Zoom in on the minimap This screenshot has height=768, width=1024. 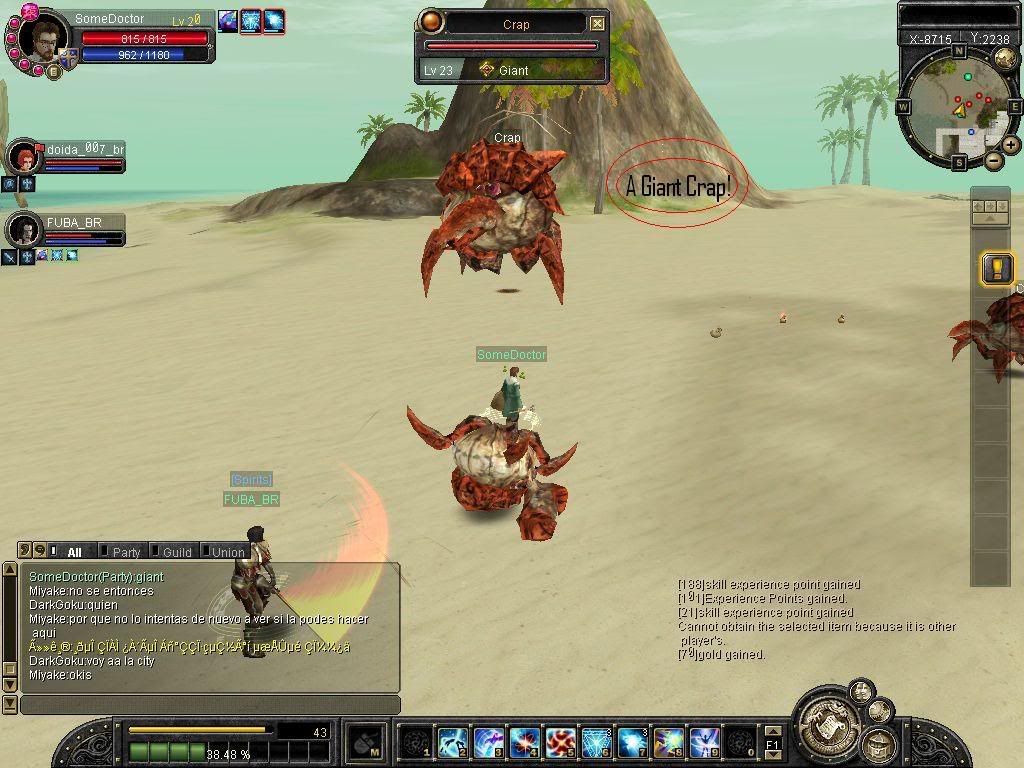coord(1011,145)
